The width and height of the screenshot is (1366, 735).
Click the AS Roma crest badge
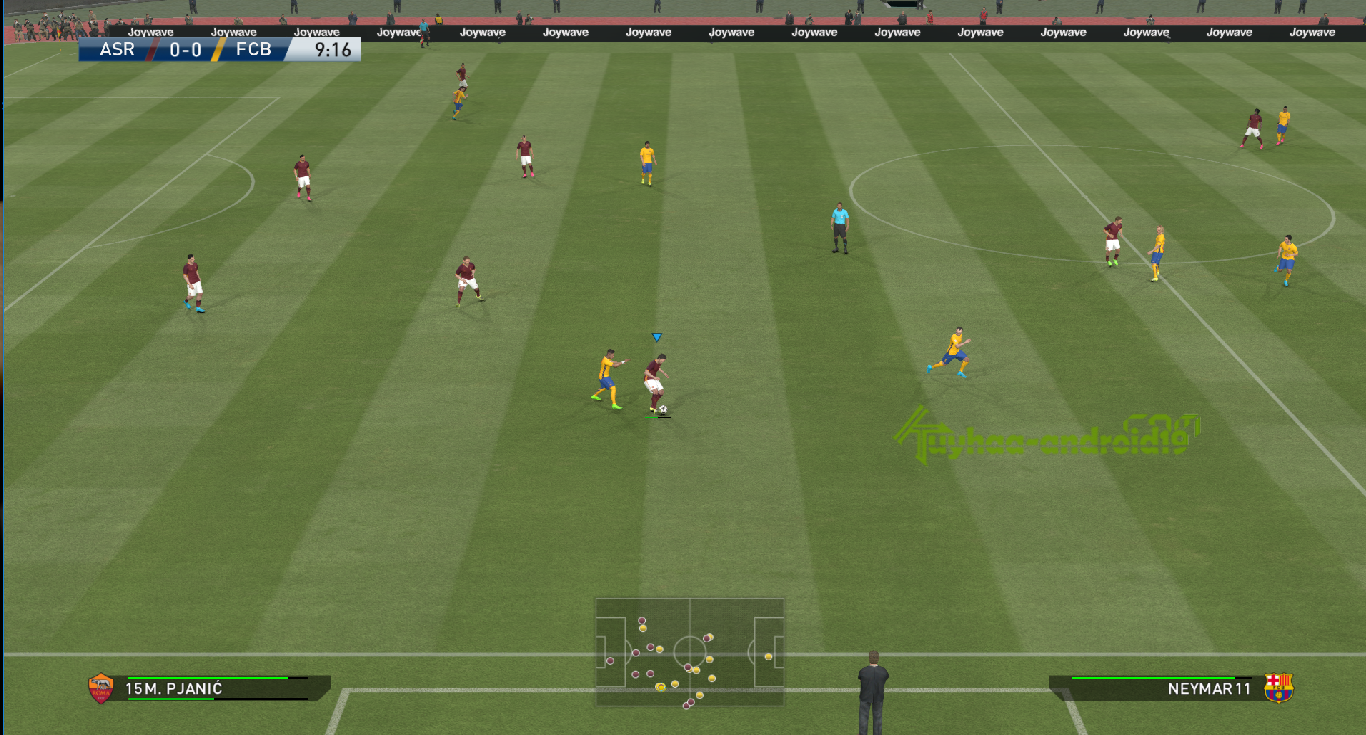click(99, 688)
